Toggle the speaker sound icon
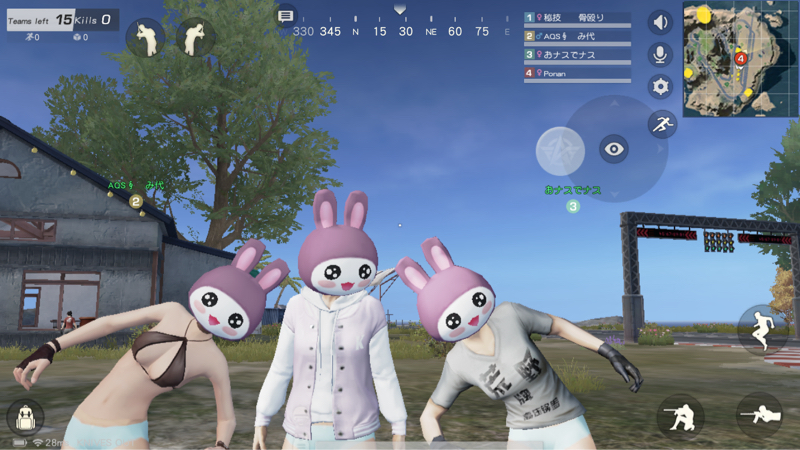 point(660,22)
